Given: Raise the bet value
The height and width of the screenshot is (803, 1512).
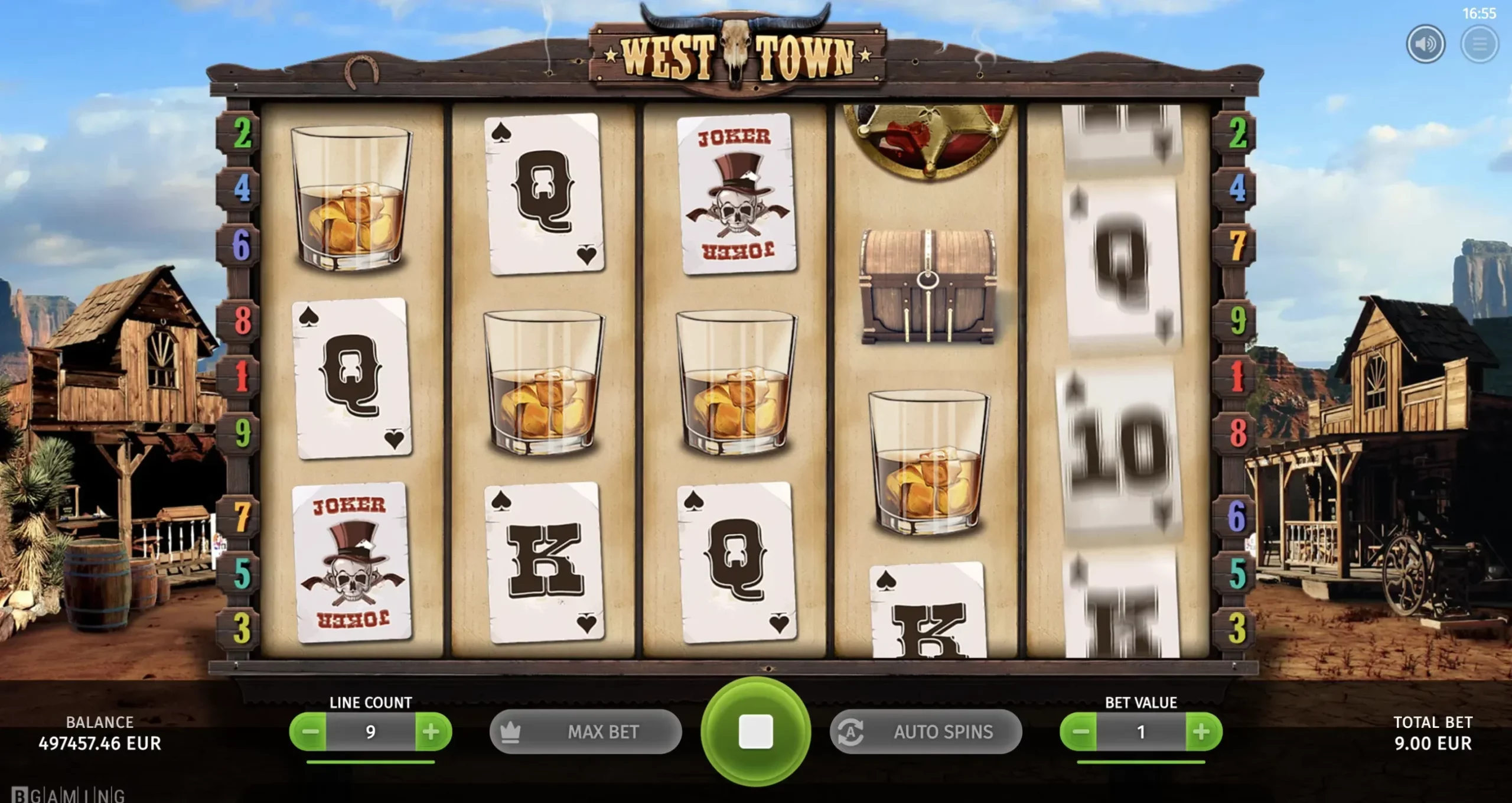Looking at the screenshot, I should (x=1202, y=732).
